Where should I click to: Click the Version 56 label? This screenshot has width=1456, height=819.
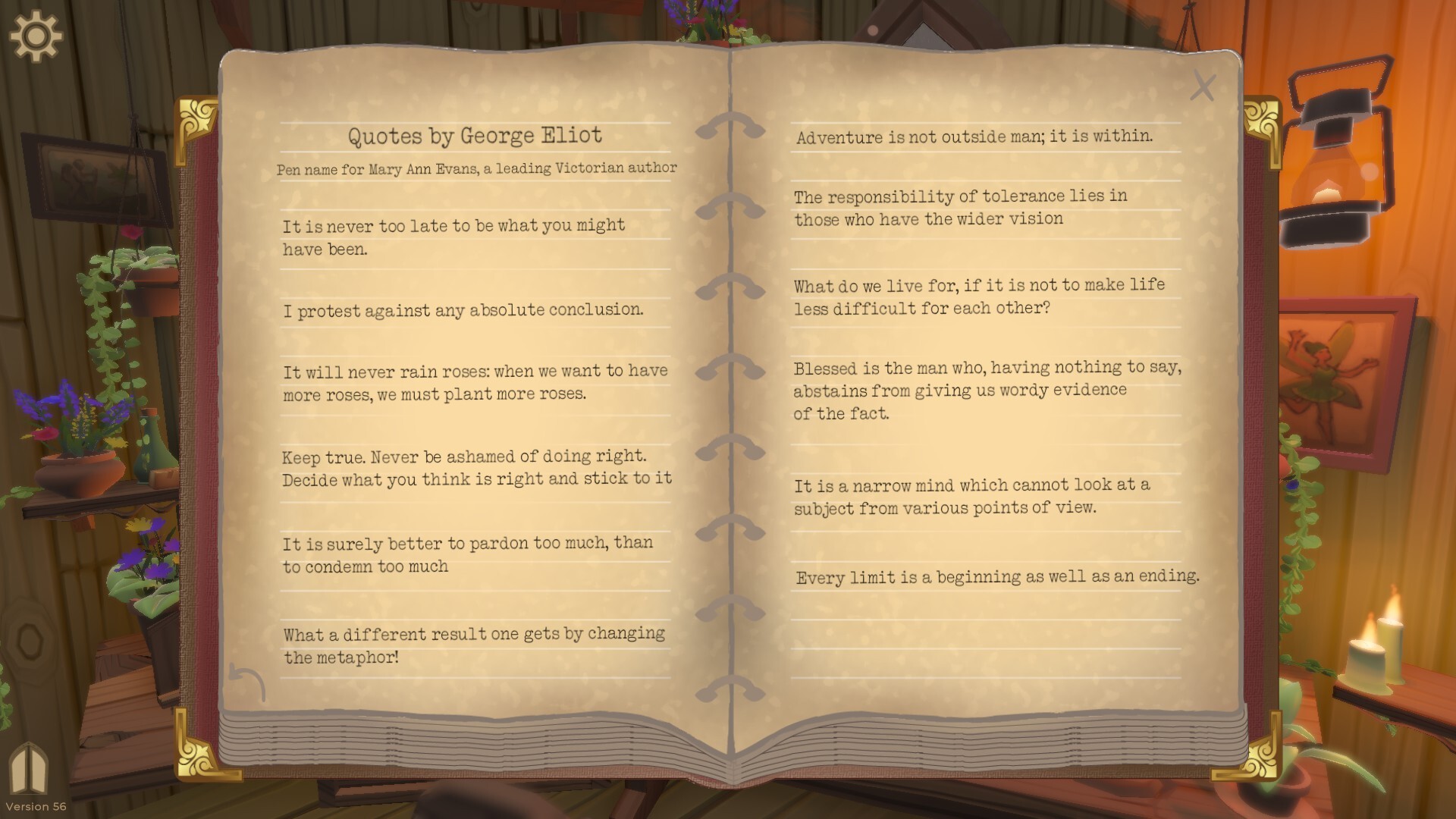point(36,806)
